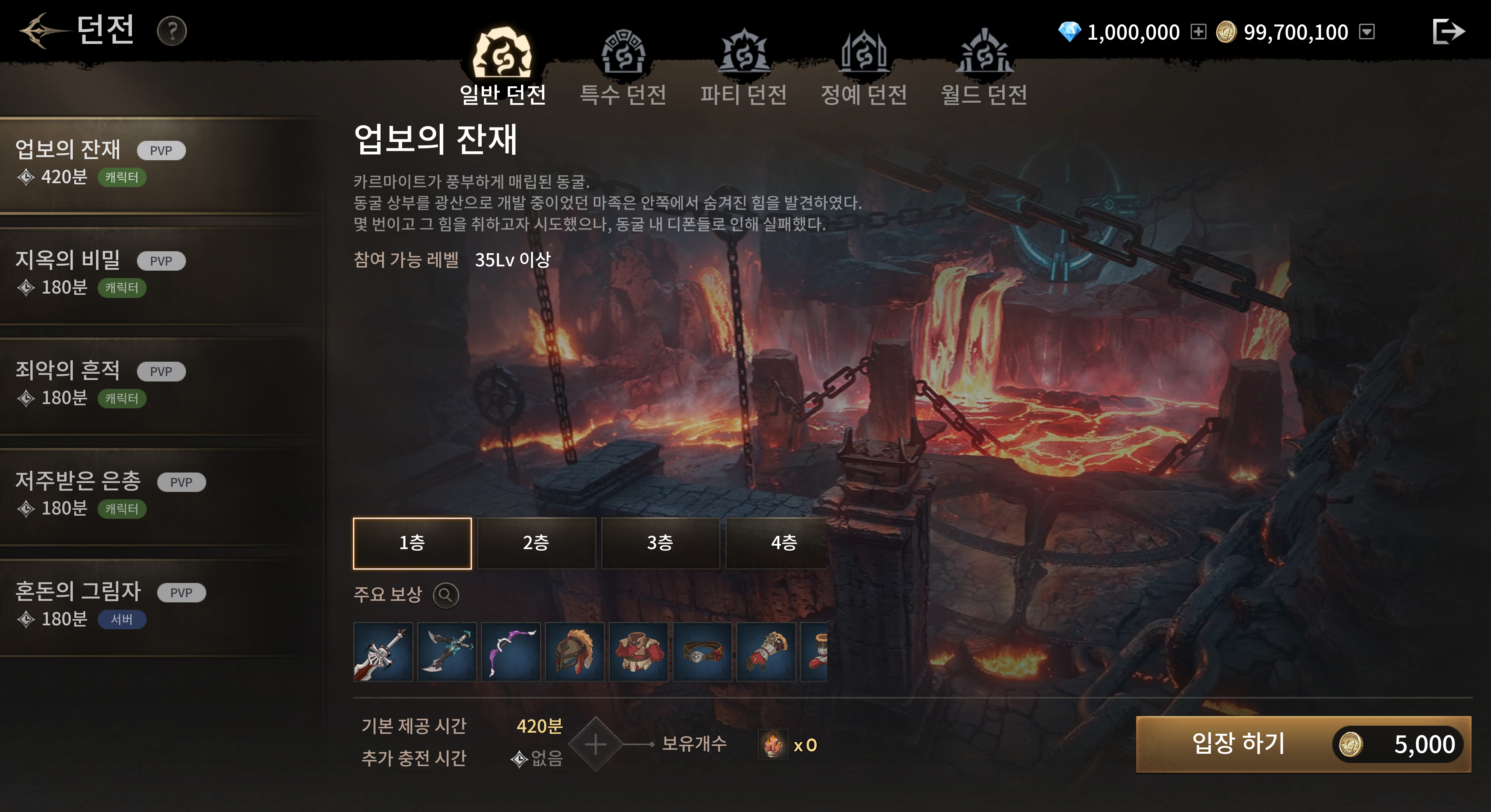Open the 주요 보상 magnifier details
This screenshot has height=812, width=1491.
446,595
